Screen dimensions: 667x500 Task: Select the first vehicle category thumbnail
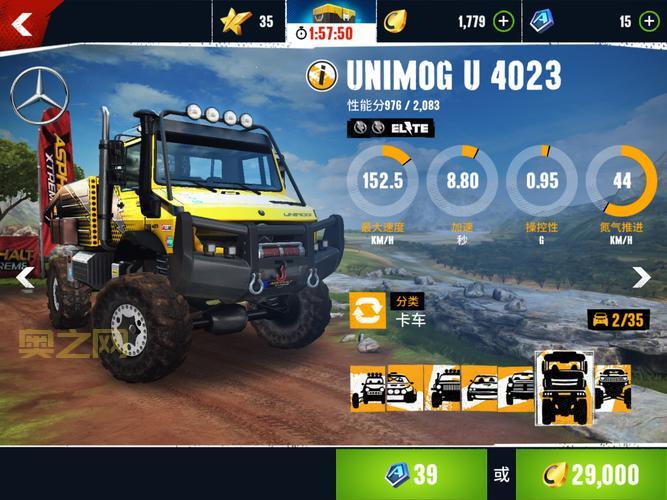pyautogui.click(x=367, y=388)
